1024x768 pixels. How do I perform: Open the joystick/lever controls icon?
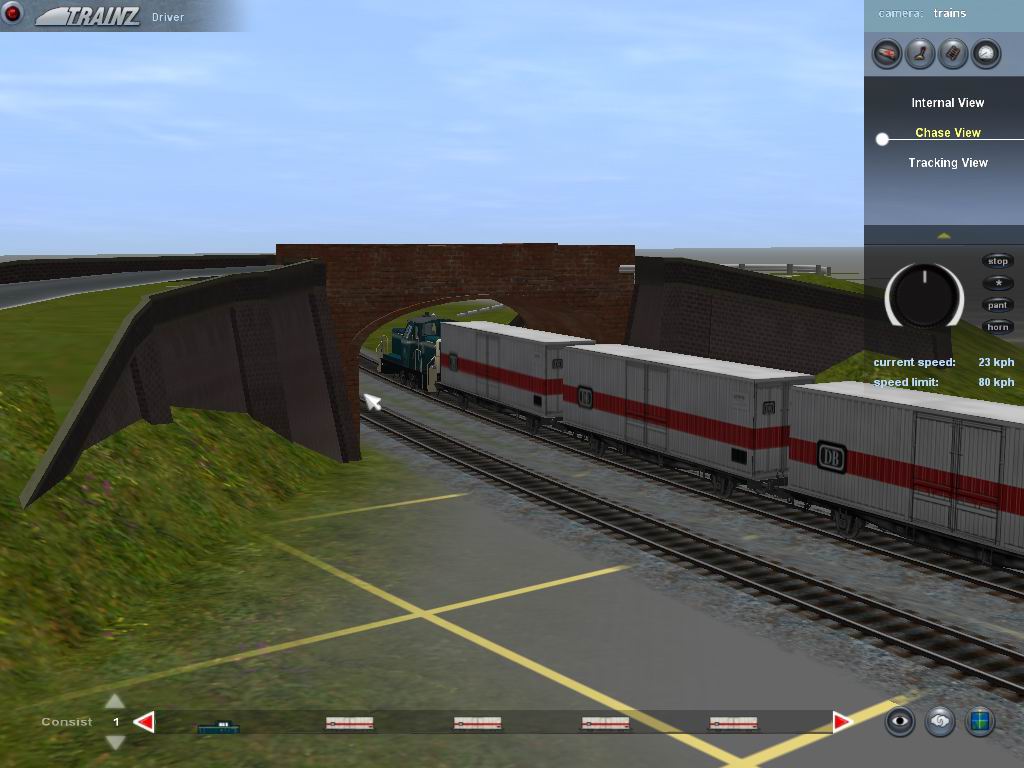920,53
